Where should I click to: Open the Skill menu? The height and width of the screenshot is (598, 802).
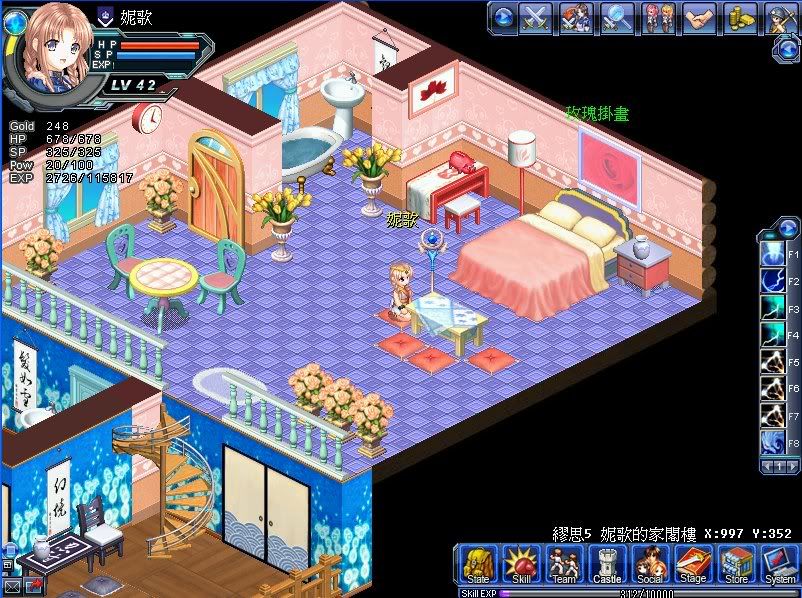(x=521, y=563)
